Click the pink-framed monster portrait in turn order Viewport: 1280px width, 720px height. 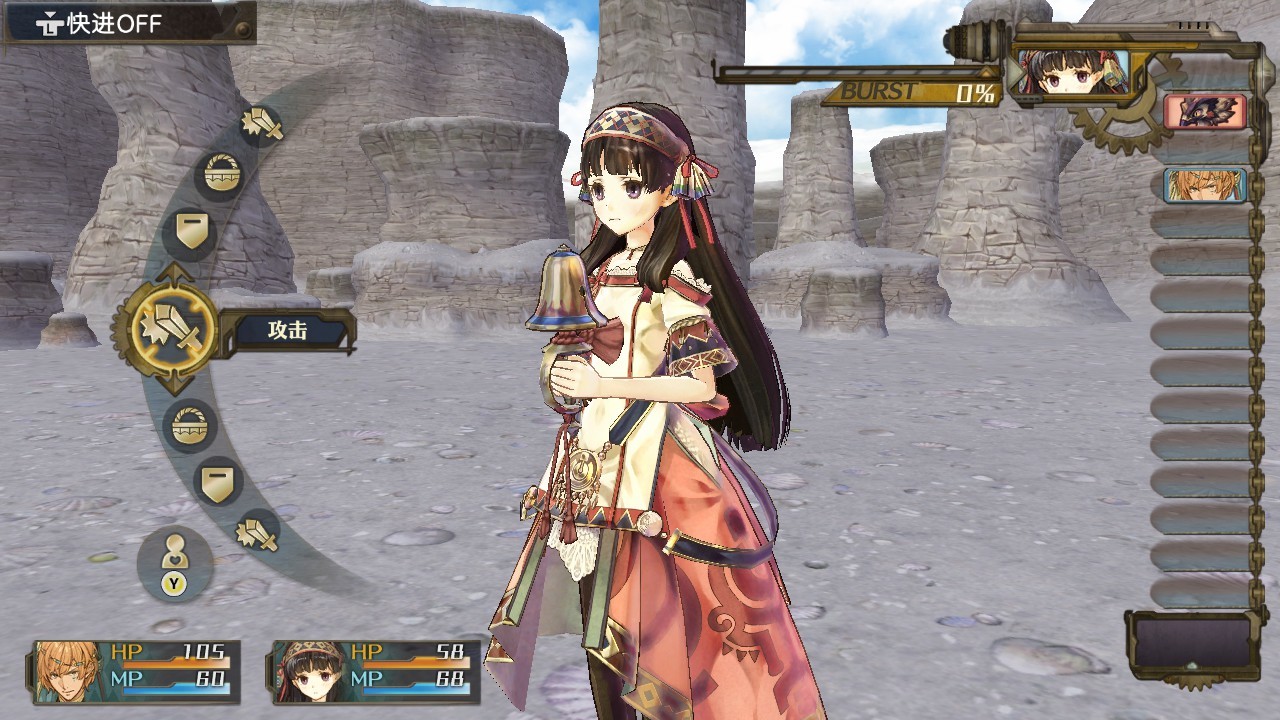1205,111
